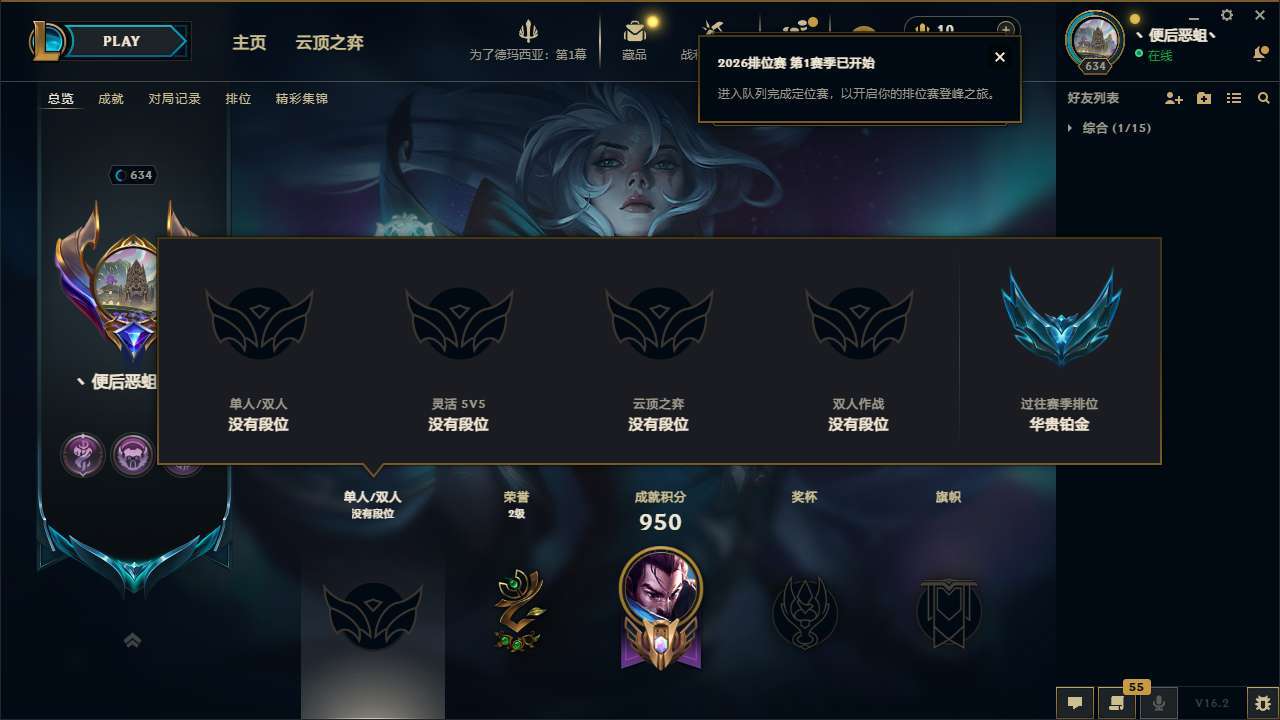Open the conversations panel with 55 badge
The width and height of the screenshot is (1280, 720).
point(1116,703)
